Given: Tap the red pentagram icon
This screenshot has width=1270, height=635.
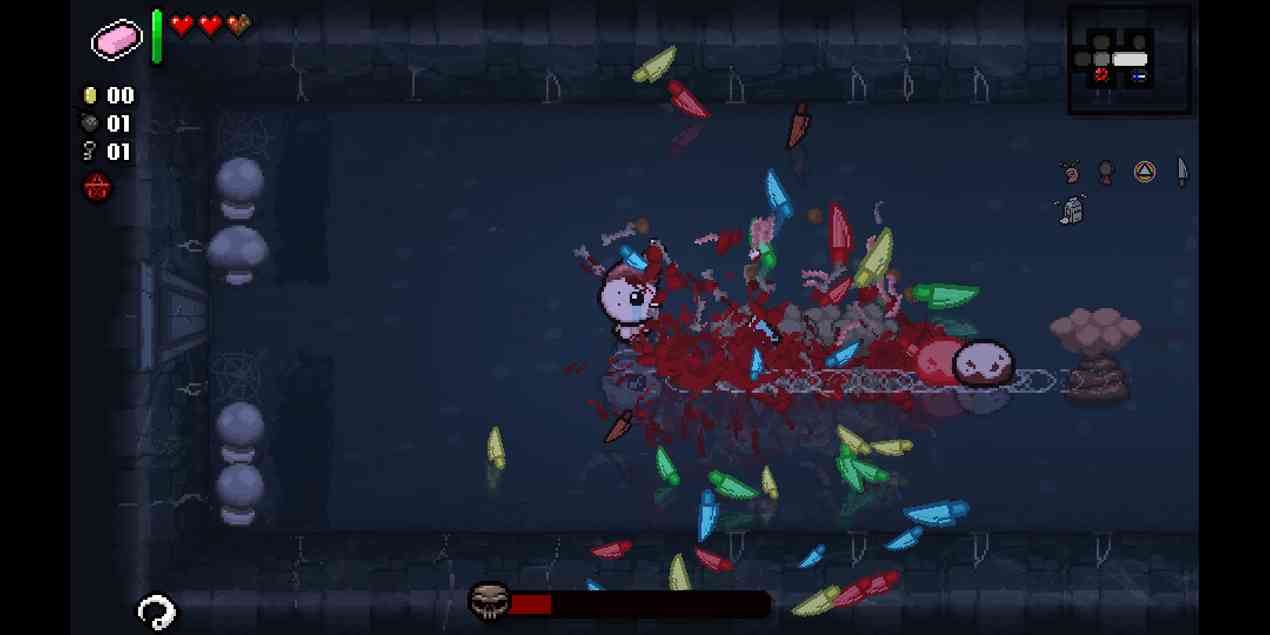Looking at the screenshot, I should (97, 186).
